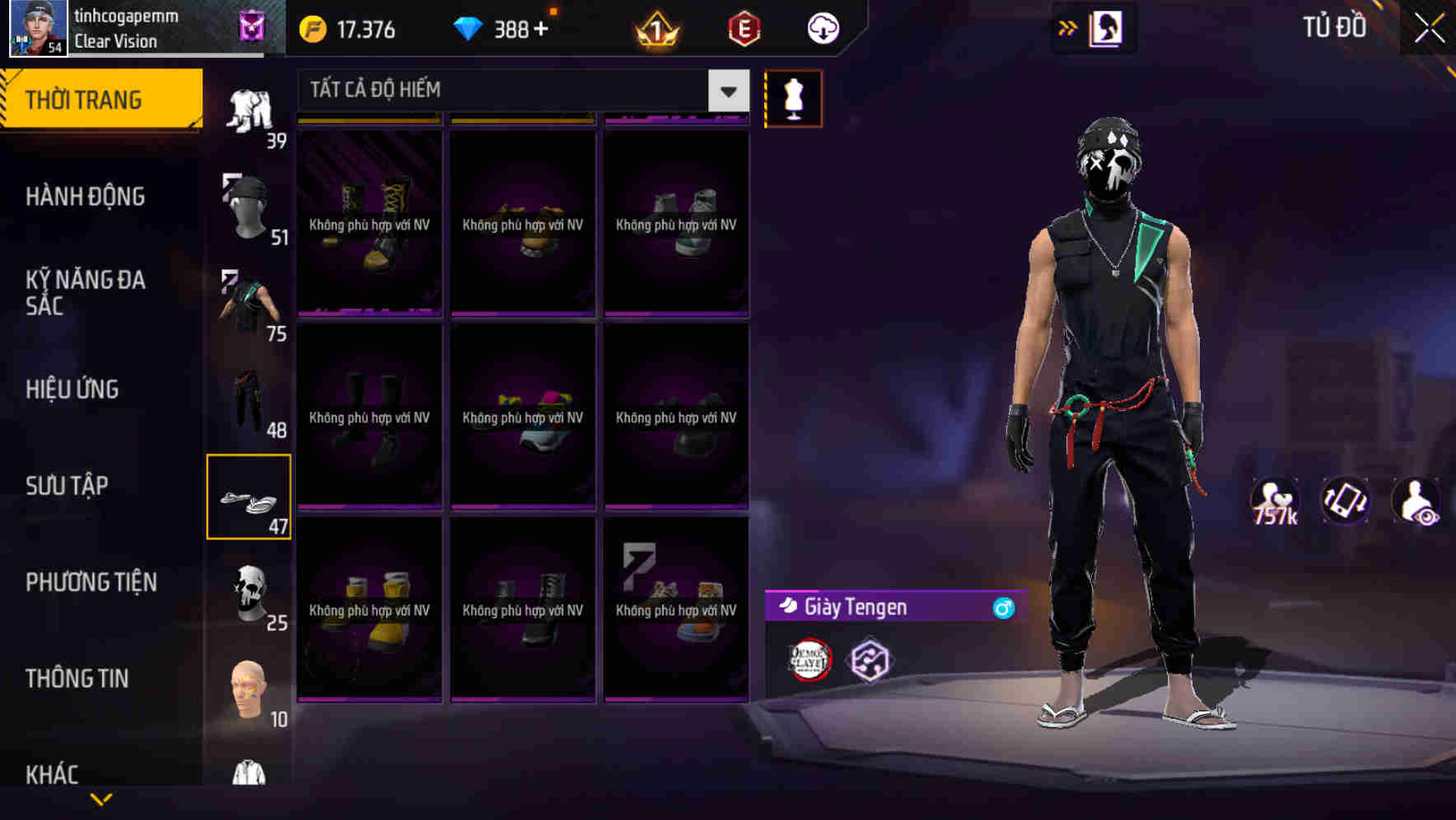Viewport: 1456px width, 820px height.
Task: Expand the hidden sidebar chevron near KHÁC
Action: click(x=101, y=800)
